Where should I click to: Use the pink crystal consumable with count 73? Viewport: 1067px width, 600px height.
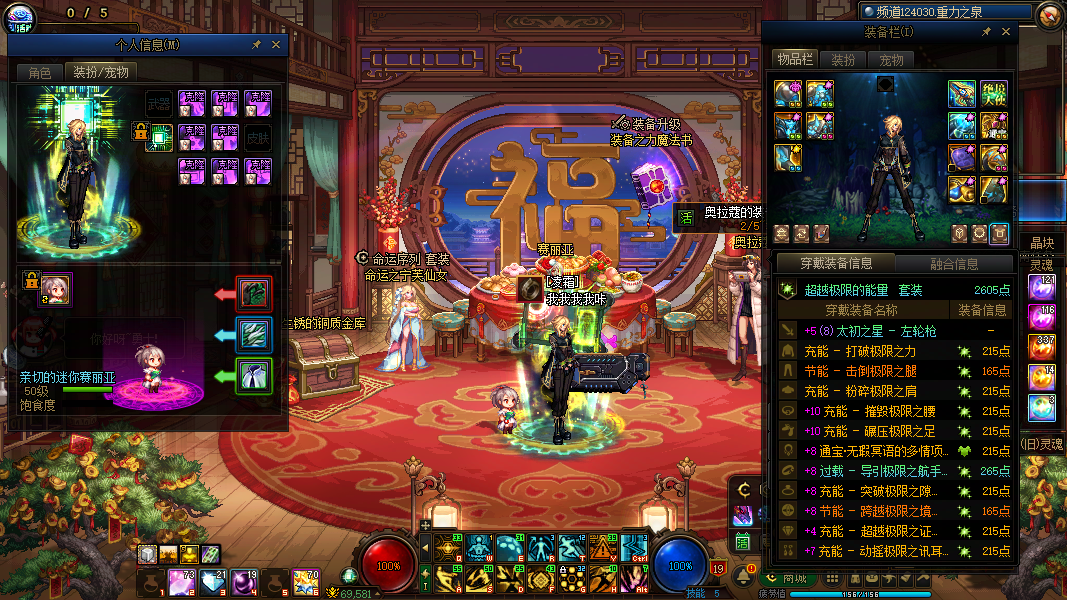click(x=181, y=582)
